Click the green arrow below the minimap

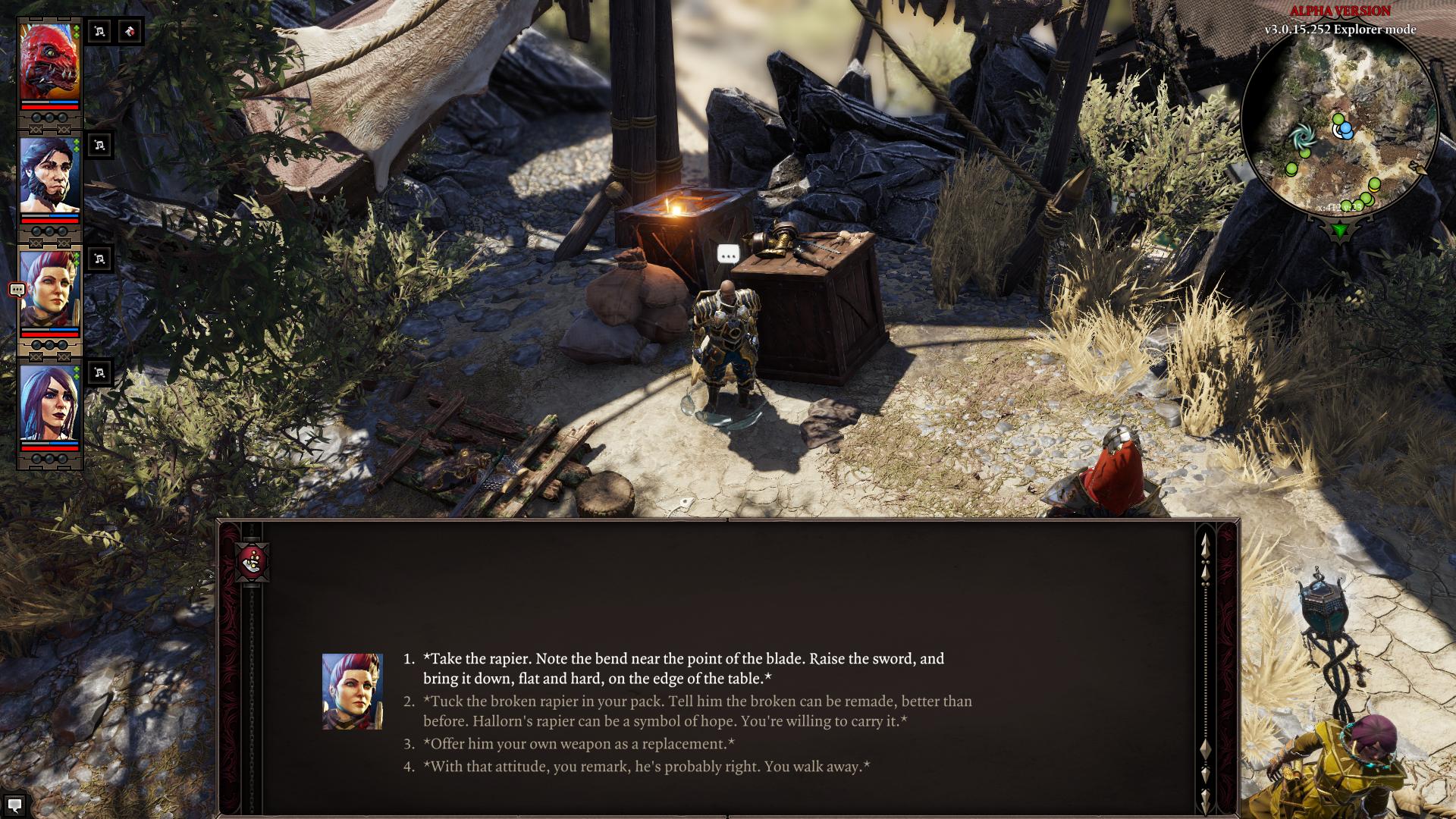[x=1340, y=230]
